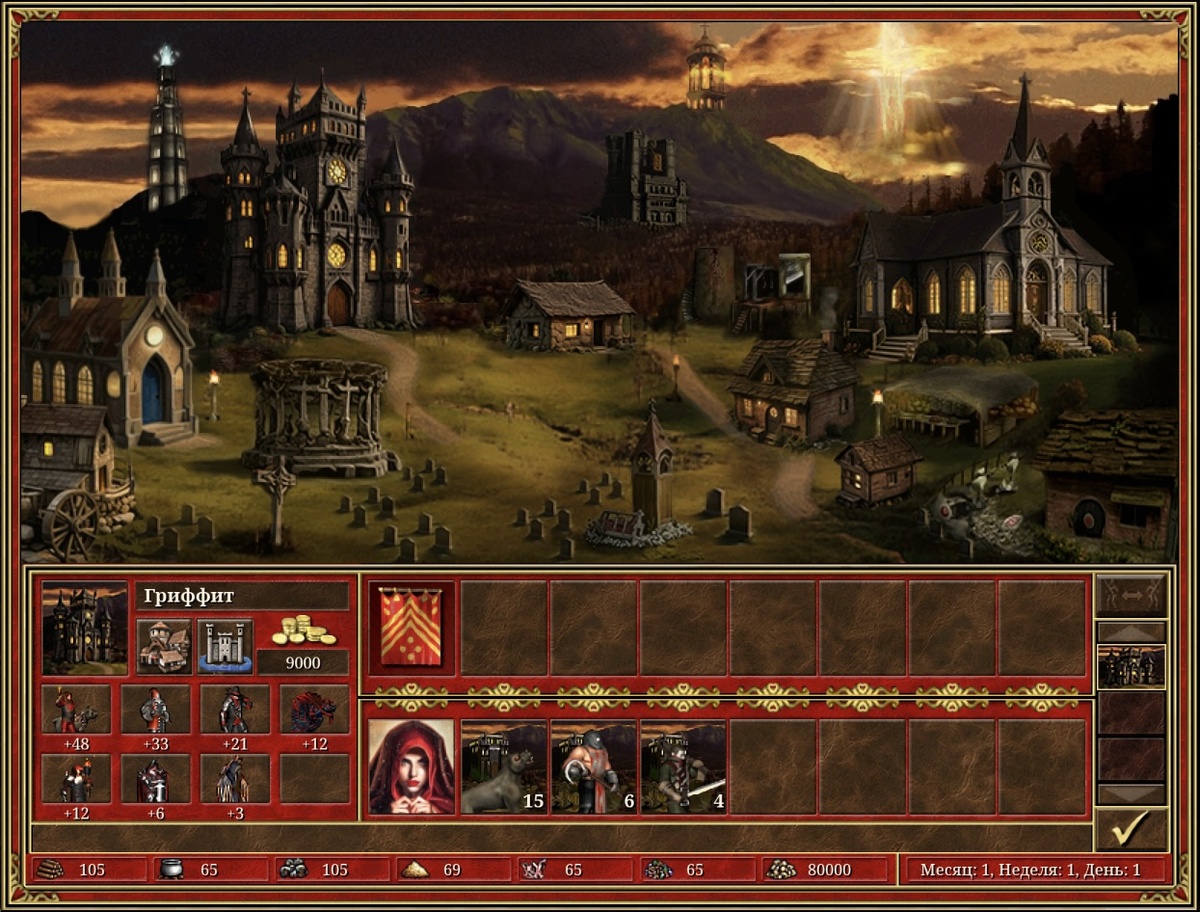Select the town thumbnail in the town list
The image size is (1200, 912).
(1131, 667)
